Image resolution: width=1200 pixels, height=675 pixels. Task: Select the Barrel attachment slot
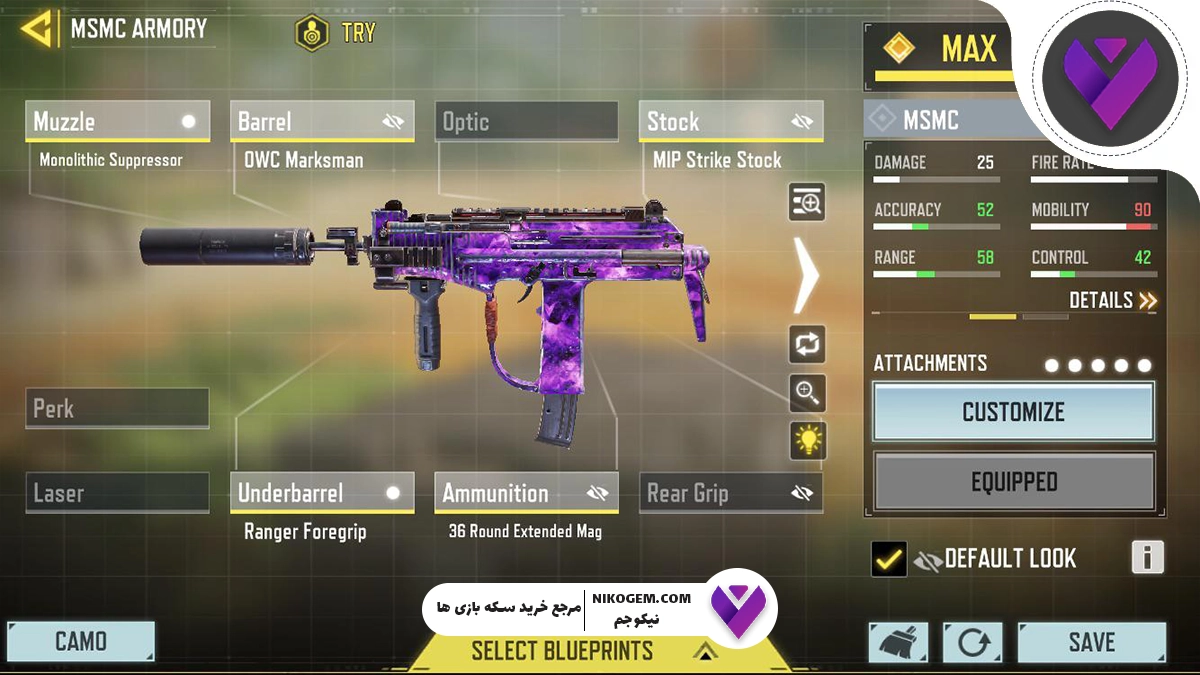pos(321,122)
